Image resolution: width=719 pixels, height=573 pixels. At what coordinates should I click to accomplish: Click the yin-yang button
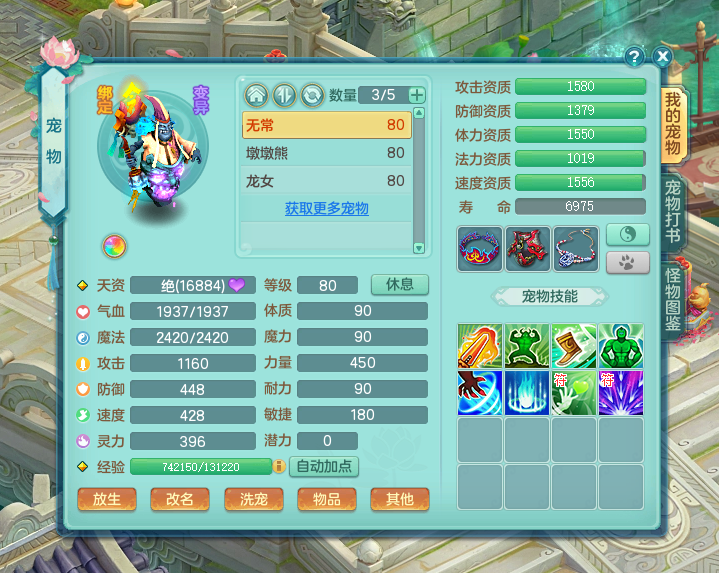click(627, 234)
